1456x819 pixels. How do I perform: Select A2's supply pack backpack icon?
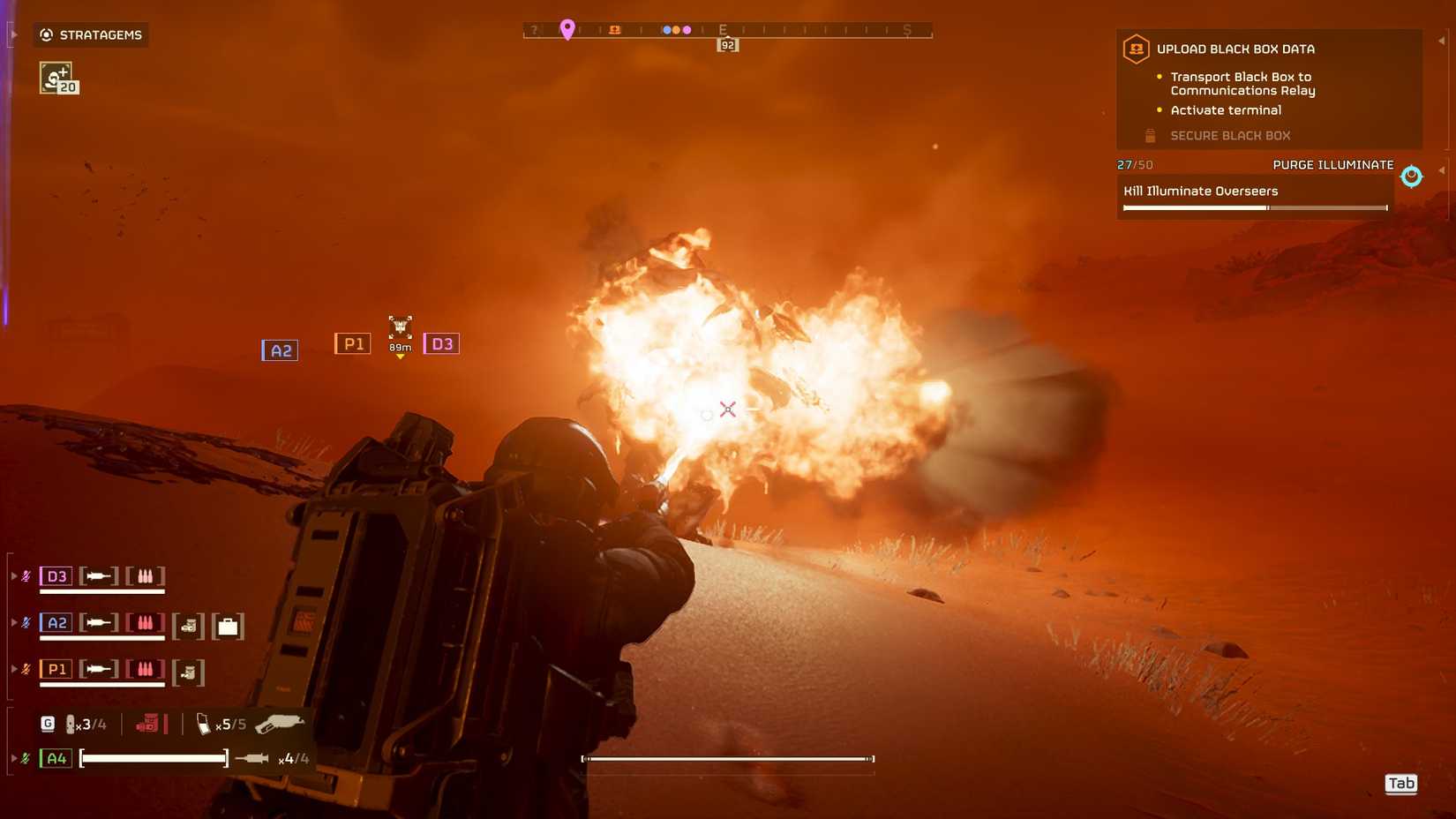click(226, 627)
